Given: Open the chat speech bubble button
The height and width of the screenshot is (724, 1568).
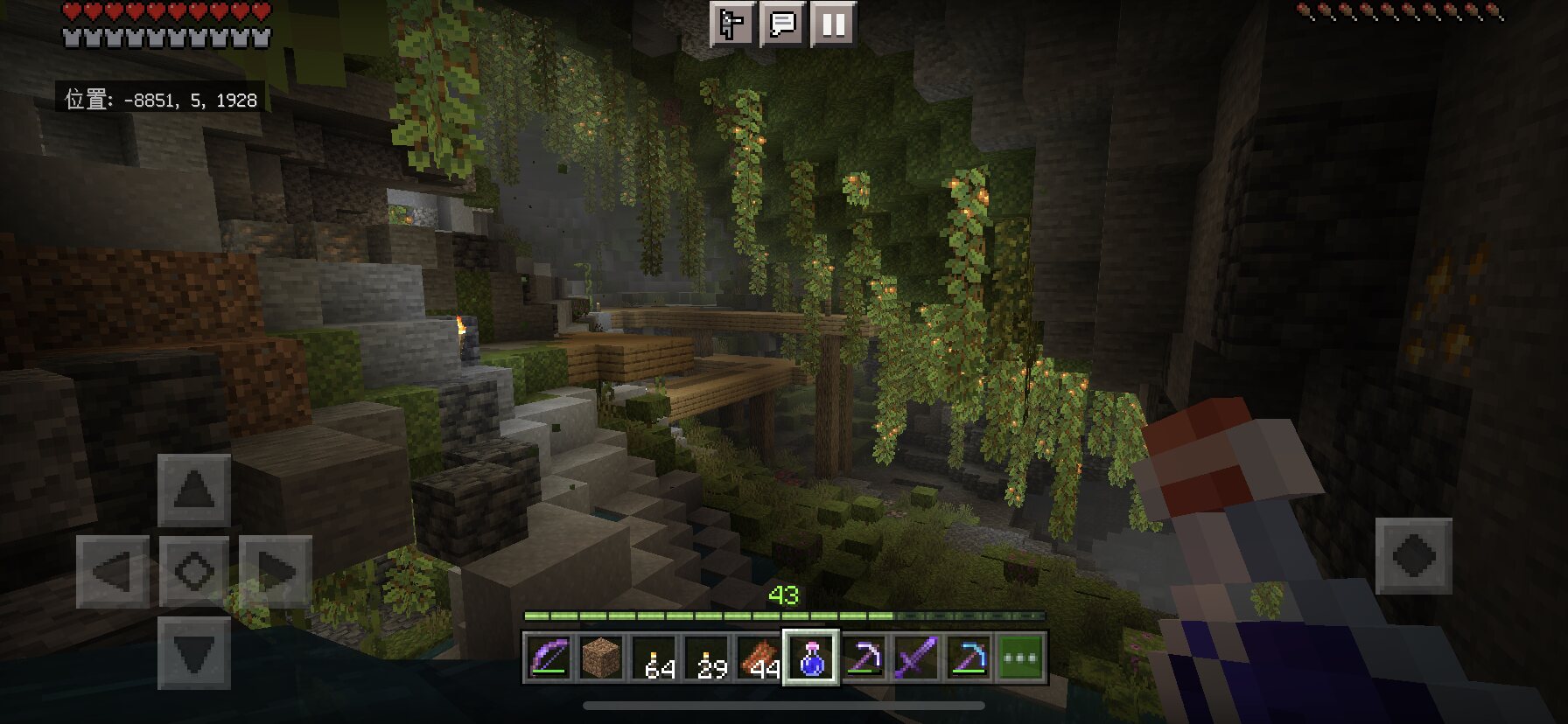Looking at the screenshot, I should [x=781, y=24].
